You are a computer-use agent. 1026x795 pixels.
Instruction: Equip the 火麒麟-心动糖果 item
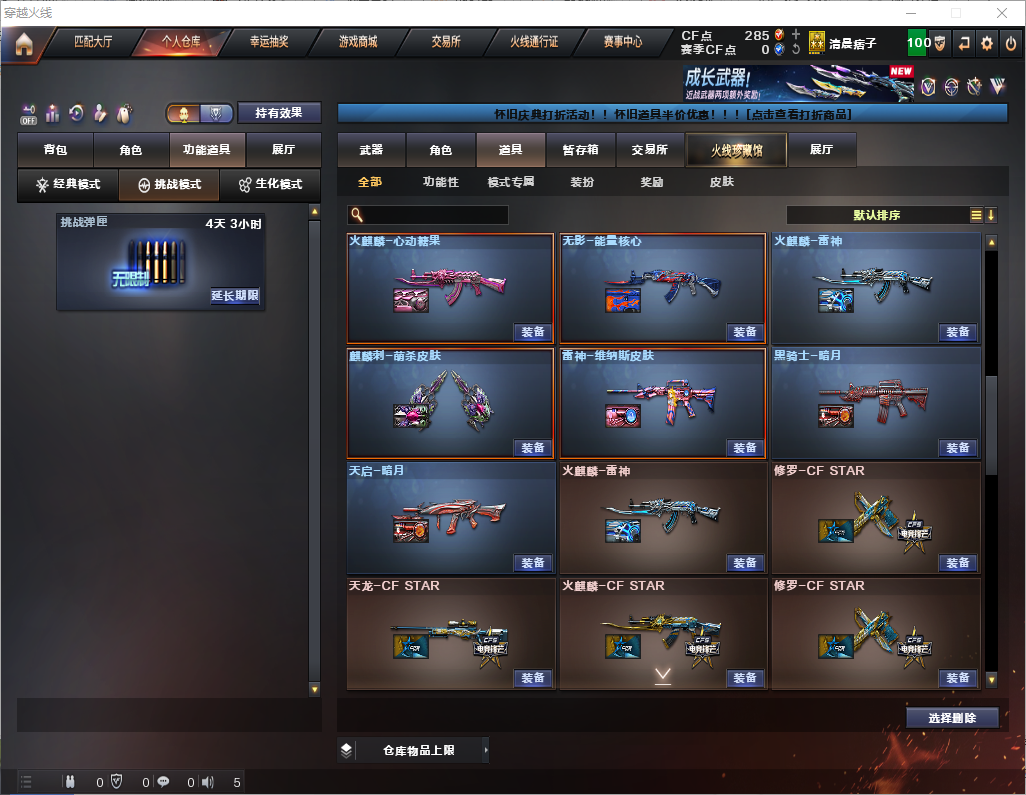click(533, 332)
